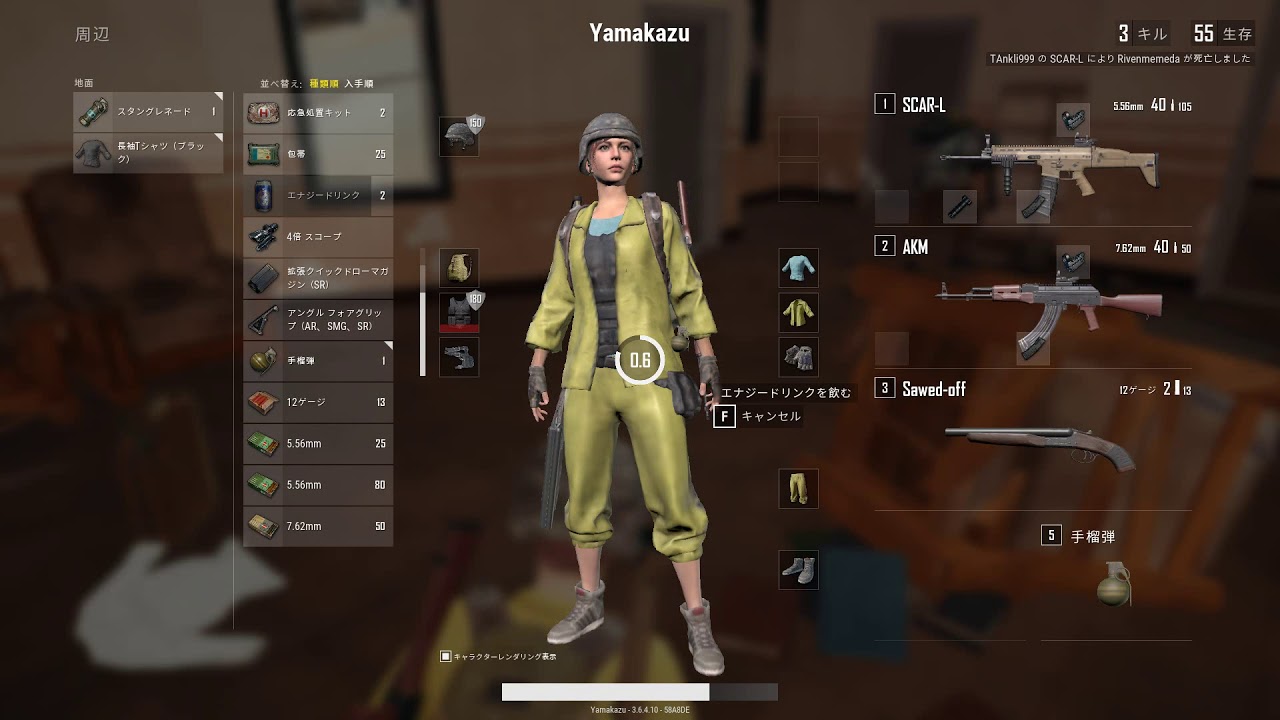Click the 7.62mm ammo icon

263,525
